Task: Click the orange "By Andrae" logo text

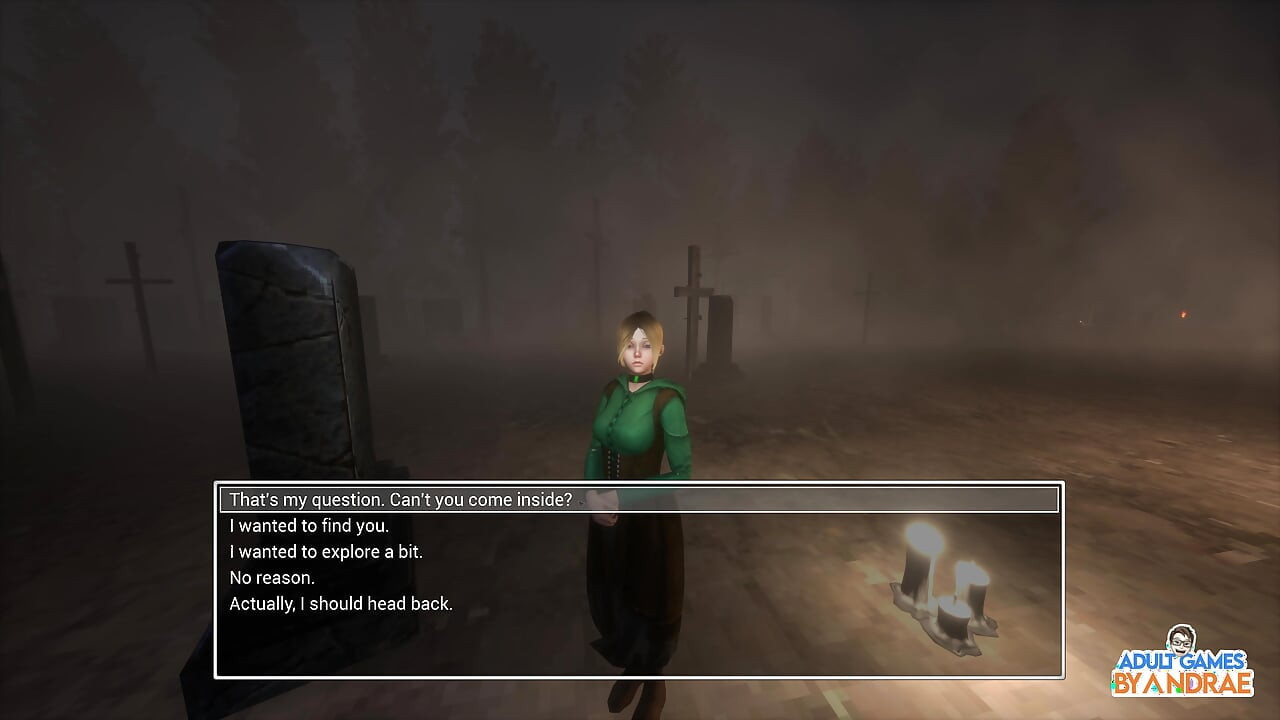Action: click(x=1185, y=682)
